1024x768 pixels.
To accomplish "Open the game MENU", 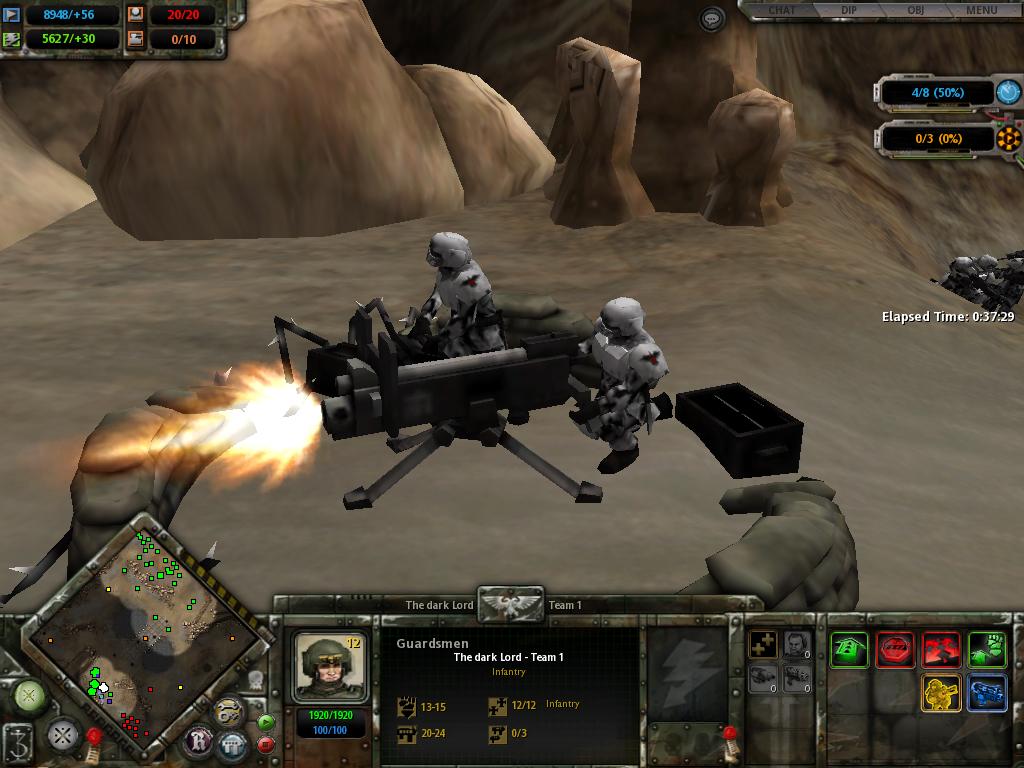I will click(x=981, y=11).
